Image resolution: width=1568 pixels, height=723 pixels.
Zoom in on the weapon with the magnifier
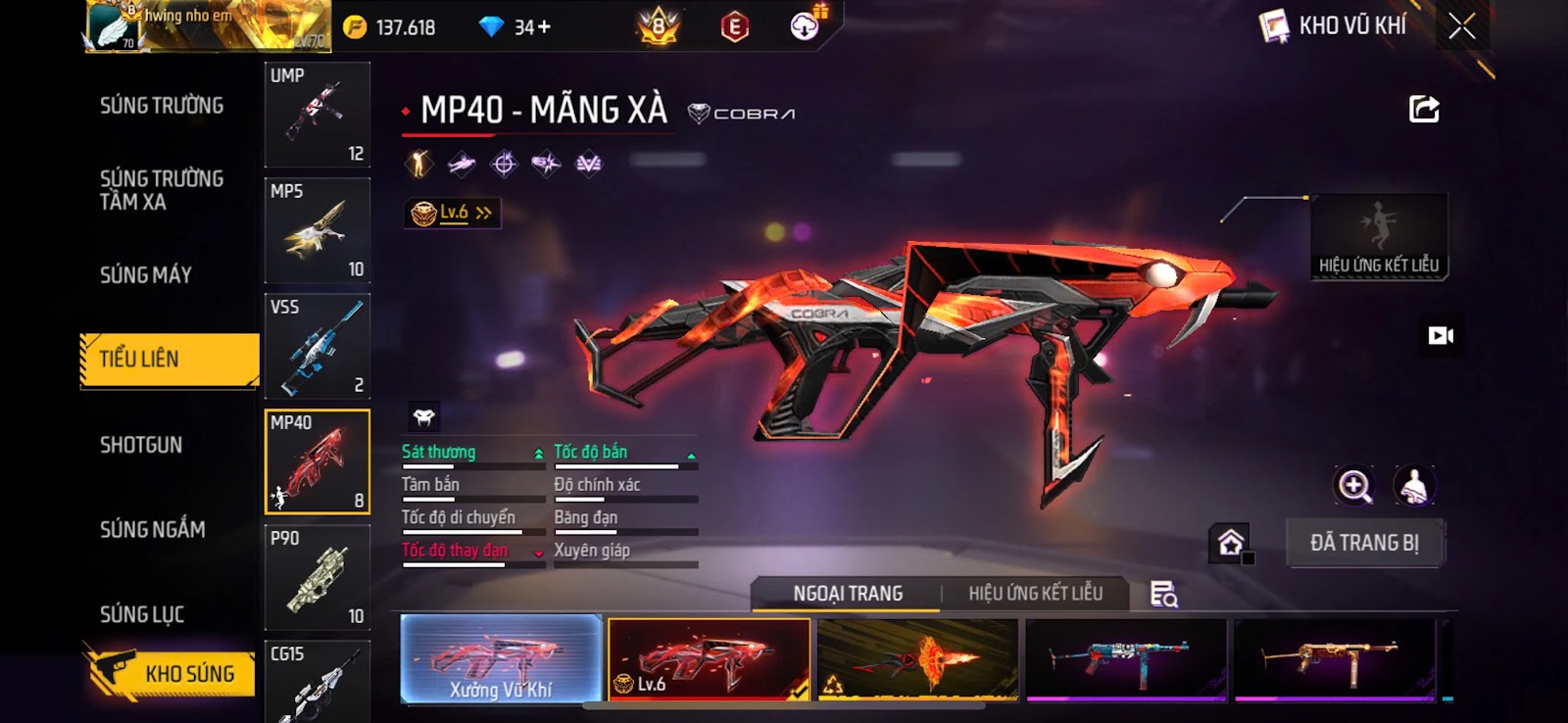click(1354, 485)
